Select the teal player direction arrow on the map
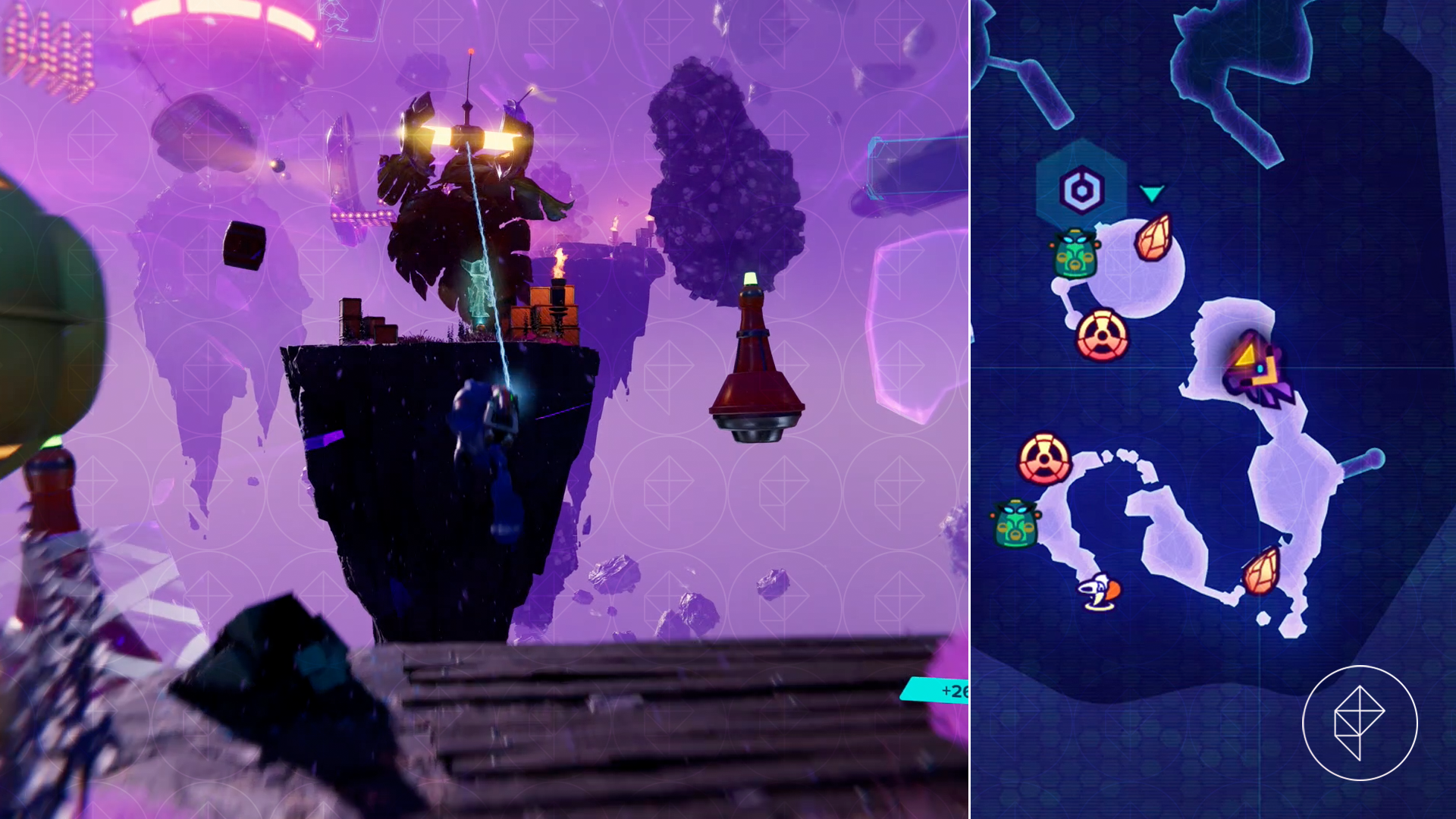The height and width of the screenshot is (819, 1456). (x=1153, y=194)
